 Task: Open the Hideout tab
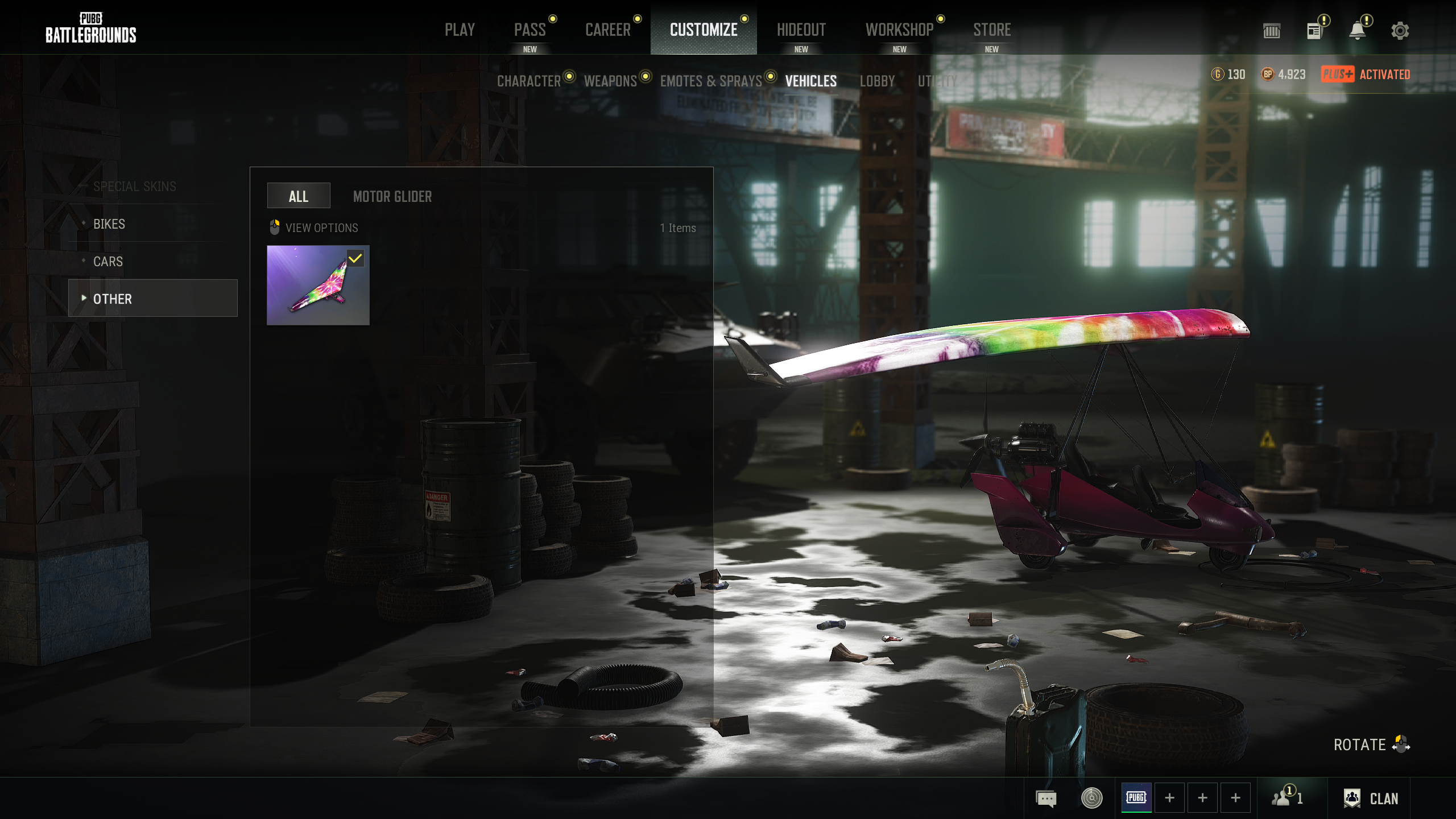pos(801,30)
